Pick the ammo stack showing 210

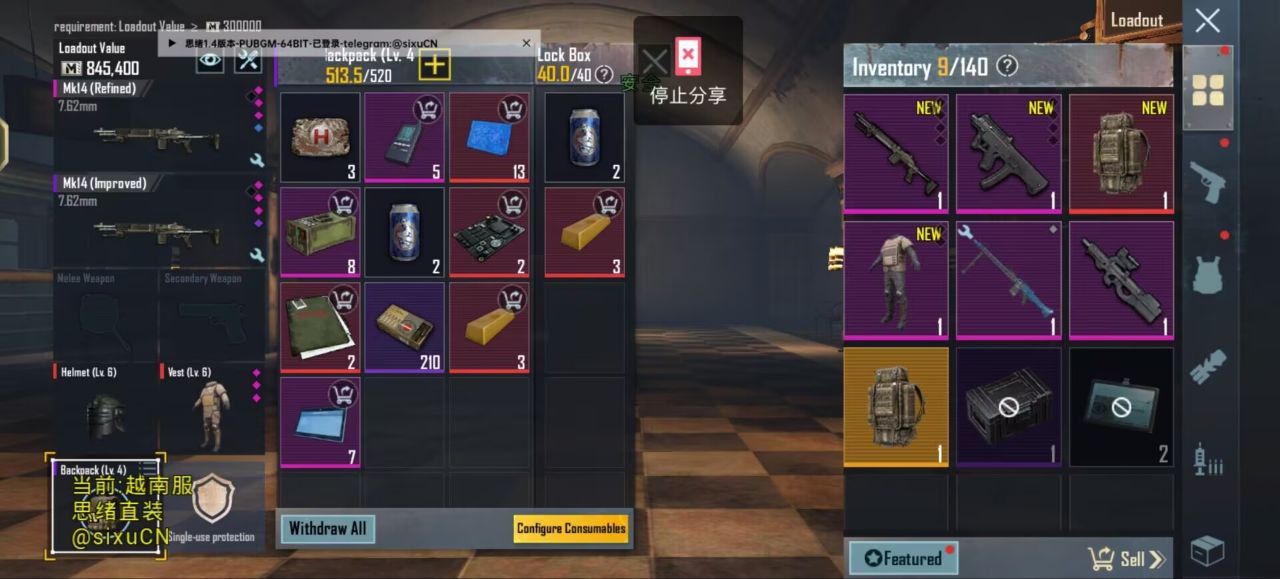tap(404, 327)
